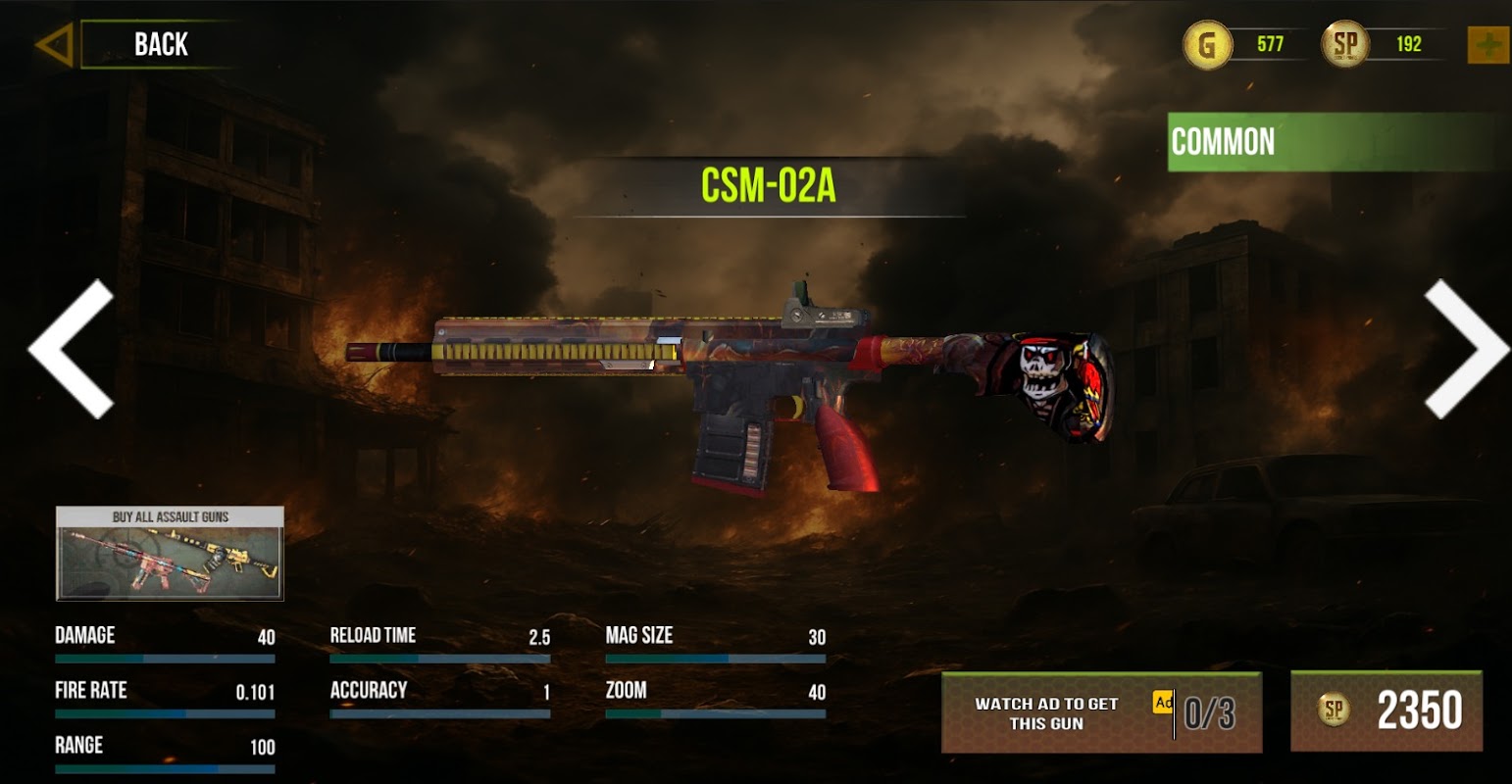Buy the CSM-02A for 2350 SP

coord(1386,710)
